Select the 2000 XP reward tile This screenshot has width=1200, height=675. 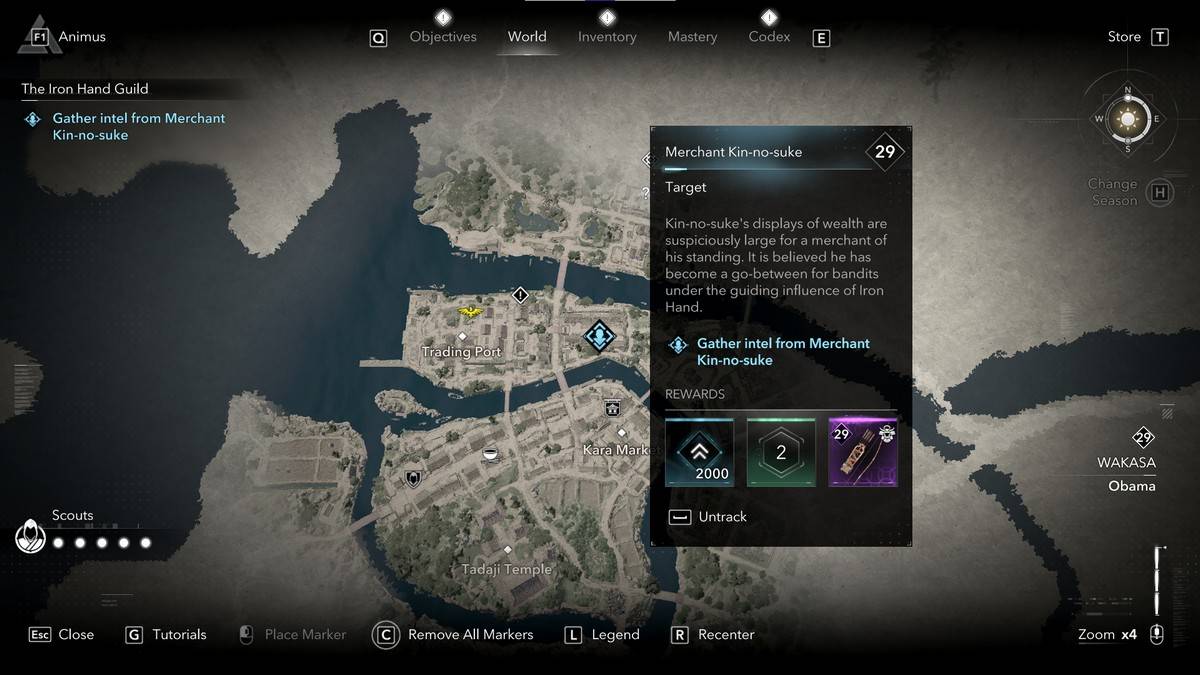(x=700, y=453)
